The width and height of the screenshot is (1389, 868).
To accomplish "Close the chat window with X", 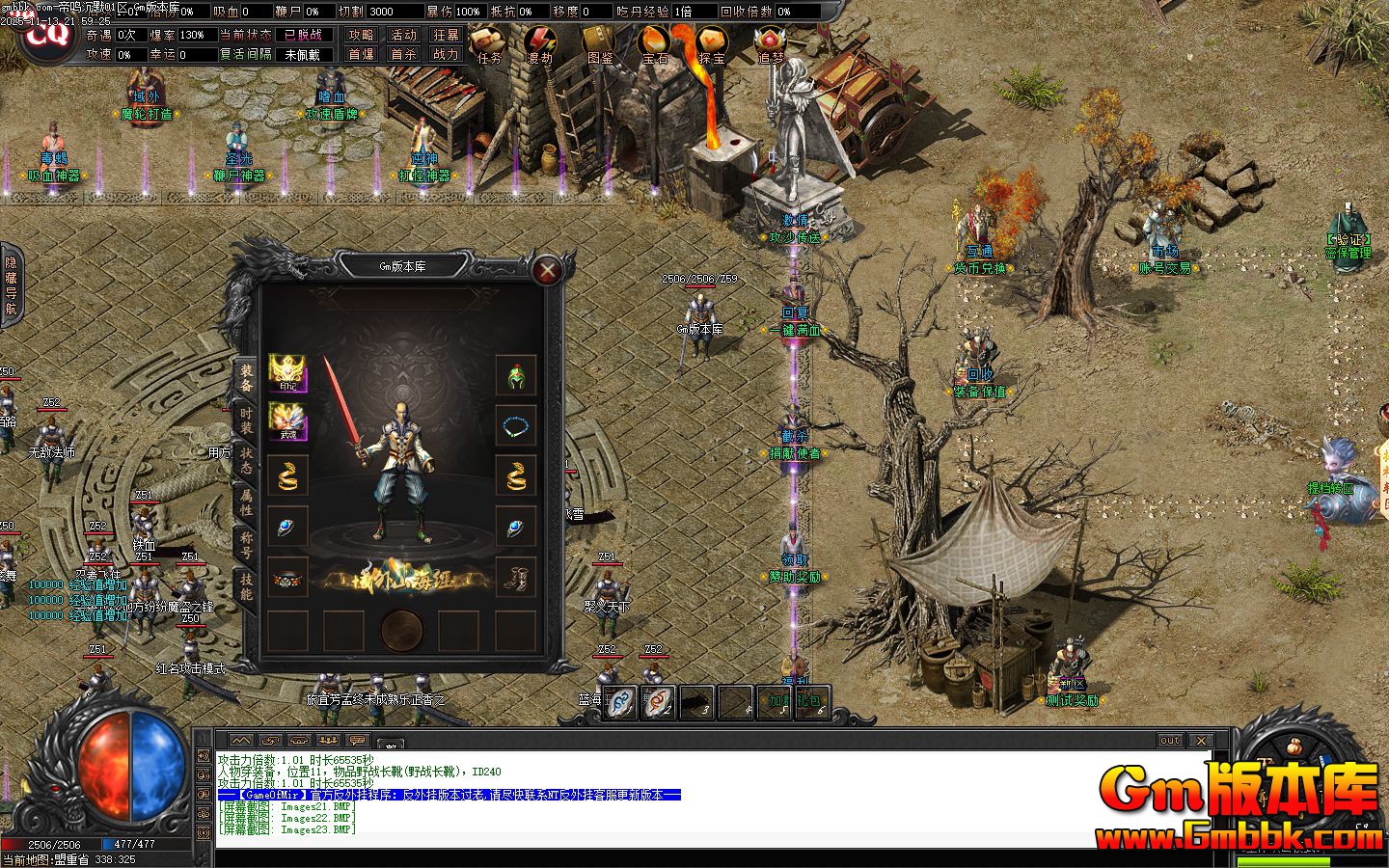I will (x=1200, y=741).
